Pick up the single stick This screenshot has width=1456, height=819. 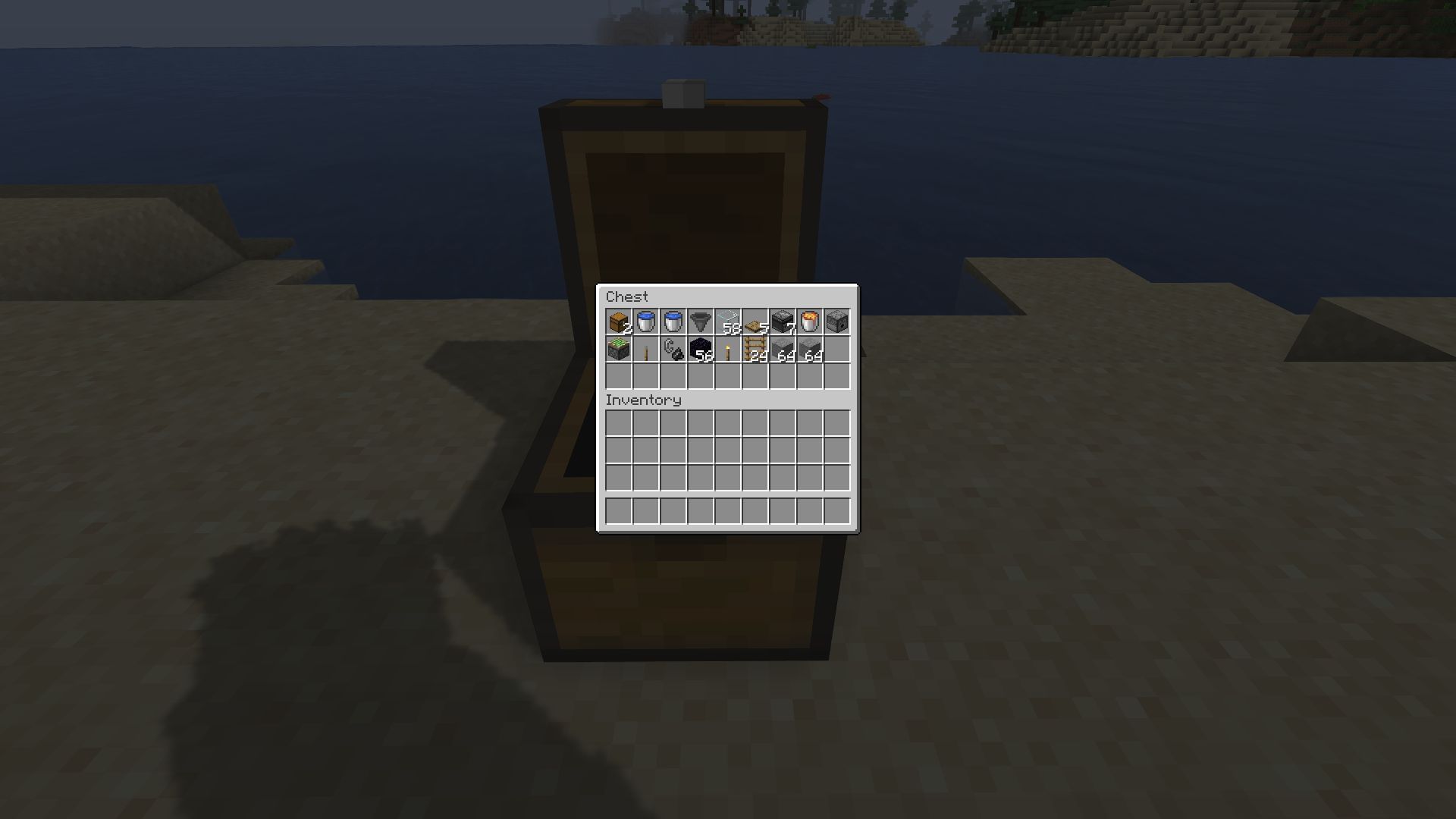[x=646, y=349]
